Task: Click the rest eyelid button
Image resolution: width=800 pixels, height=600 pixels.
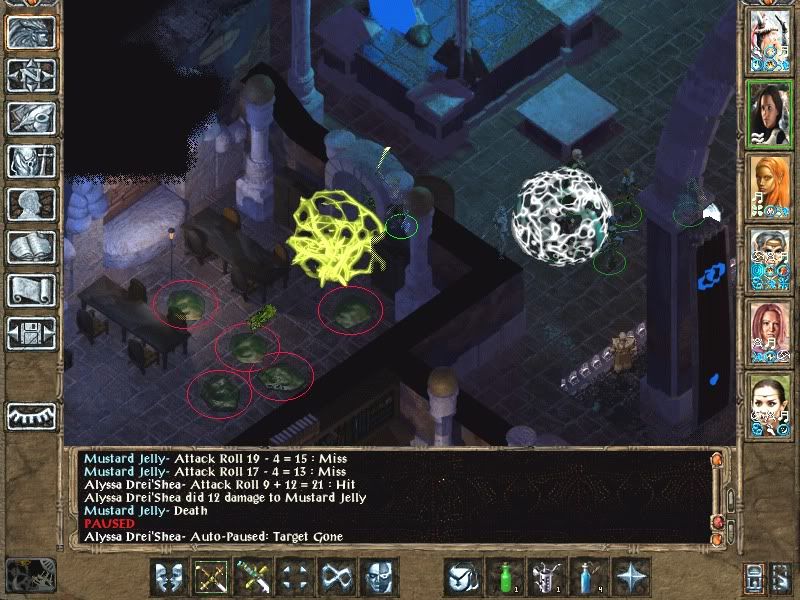Action: point(32,415)
